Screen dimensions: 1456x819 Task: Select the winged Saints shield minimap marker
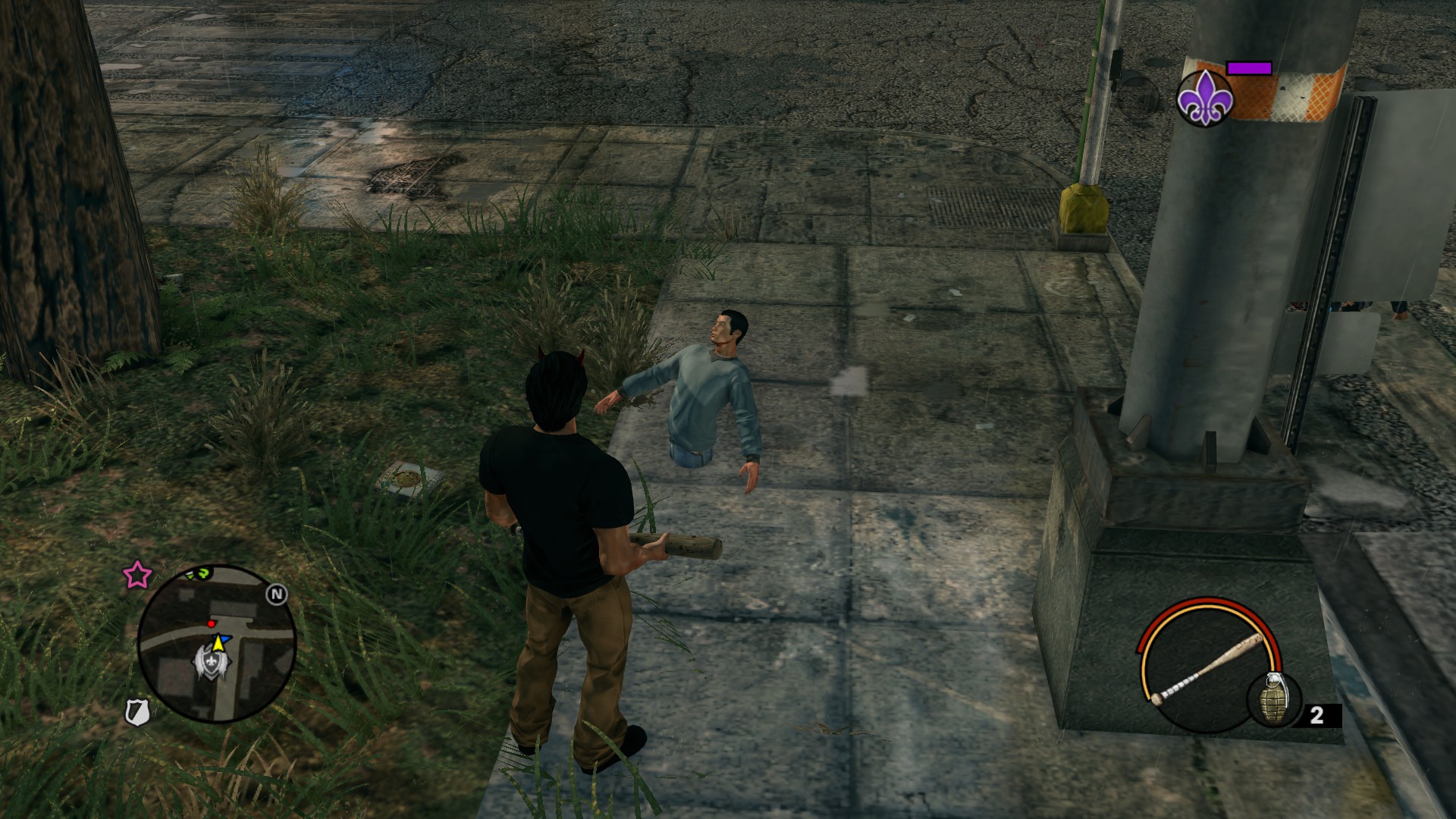coord(209,661)
